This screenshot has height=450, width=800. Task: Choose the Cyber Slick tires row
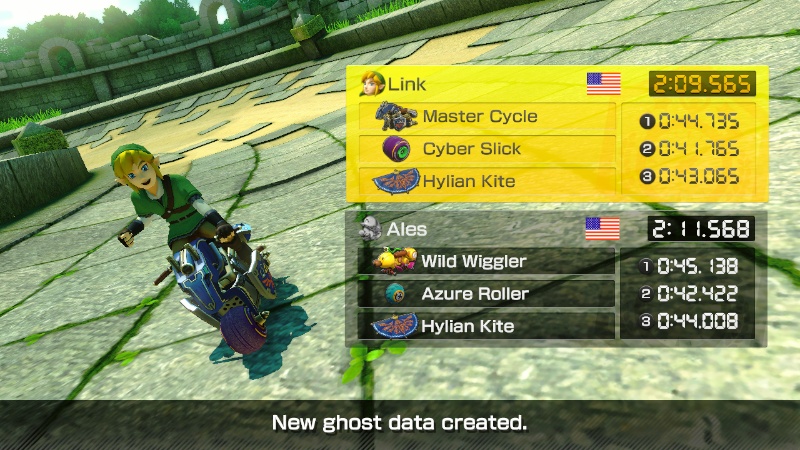(487, 149)
